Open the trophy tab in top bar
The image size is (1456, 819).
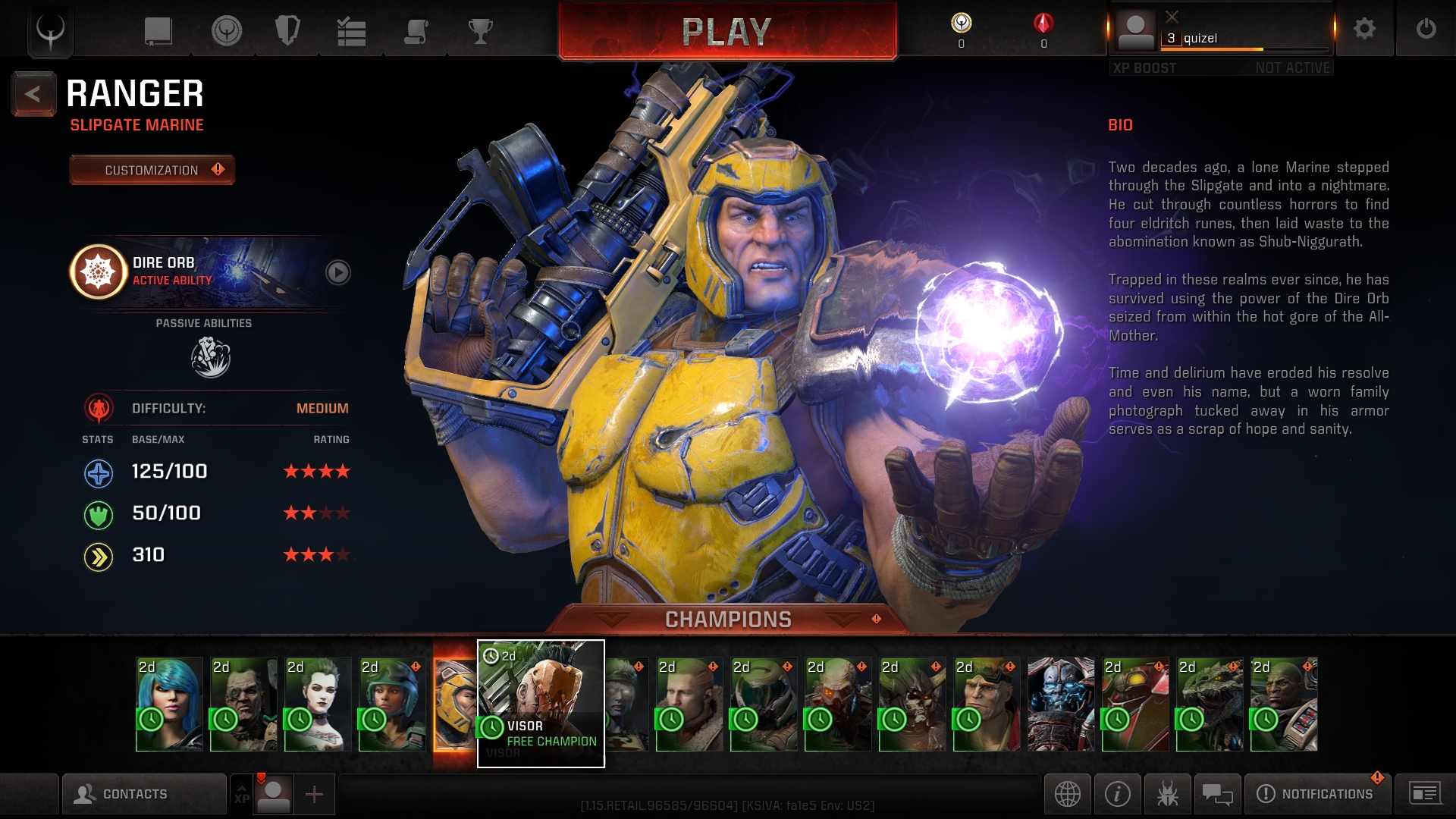(x=480, y=31)
